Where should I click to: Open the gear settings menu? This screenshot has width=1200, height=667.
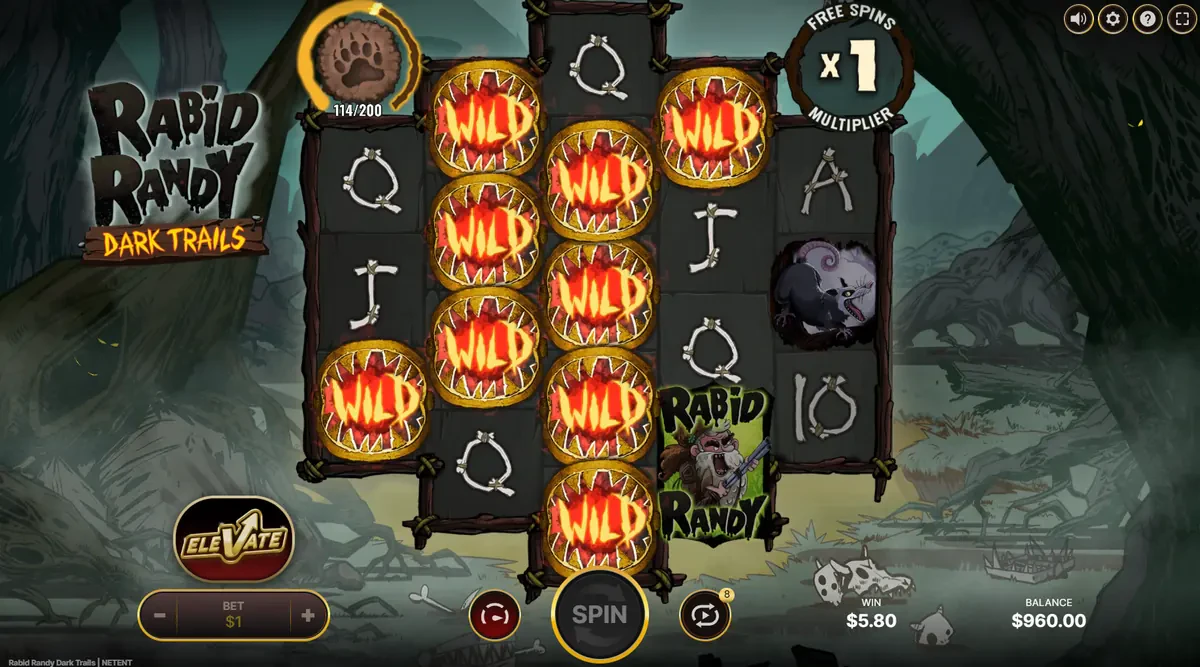(1112, 19)
